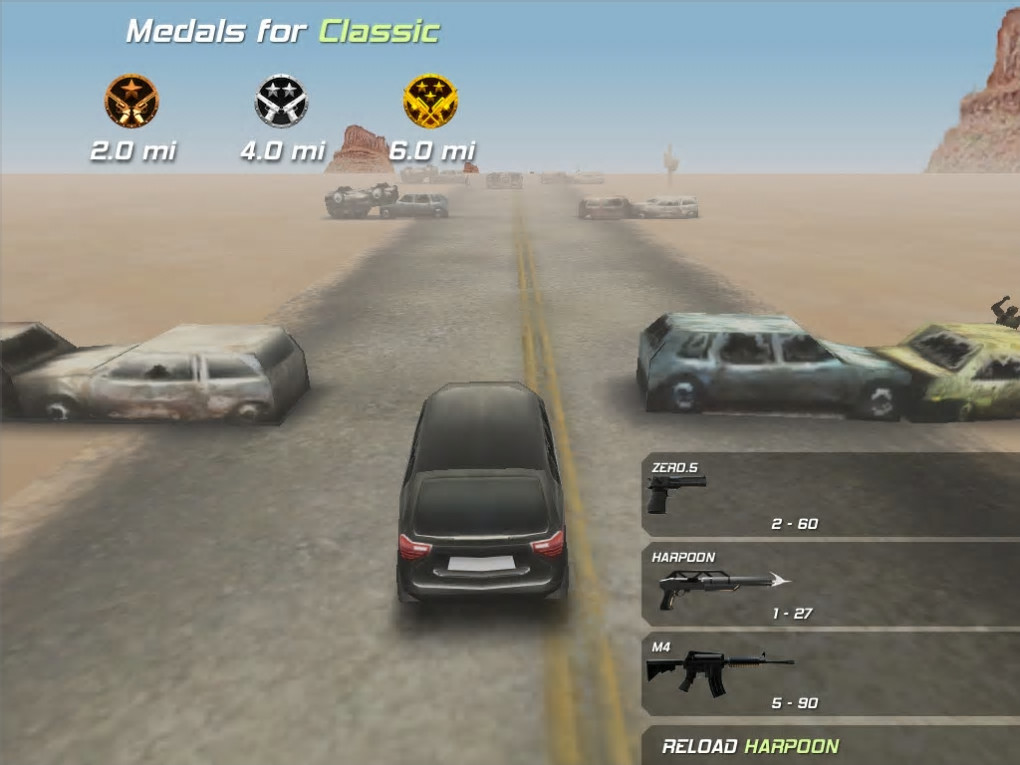Choose the M4 rifle weapon slot
This screenshot has height=765, width=1020.
(830, 675)
